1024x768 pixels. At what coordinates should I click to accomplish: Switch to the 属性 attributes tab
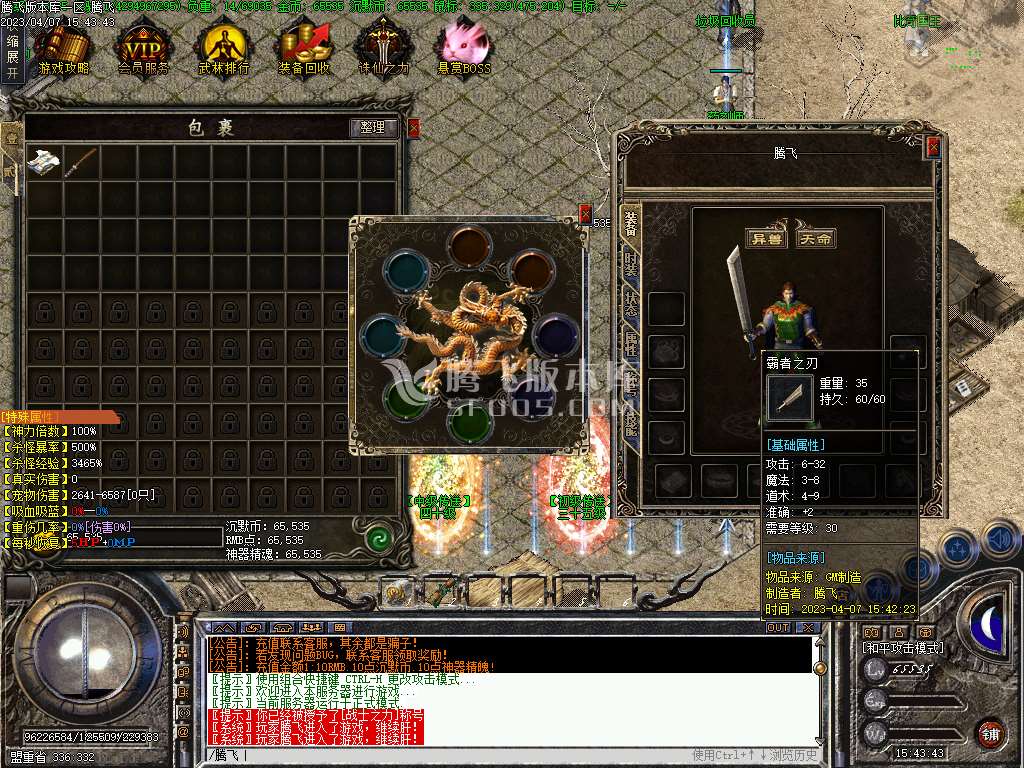pyautogui.click(x=631, y=346)
